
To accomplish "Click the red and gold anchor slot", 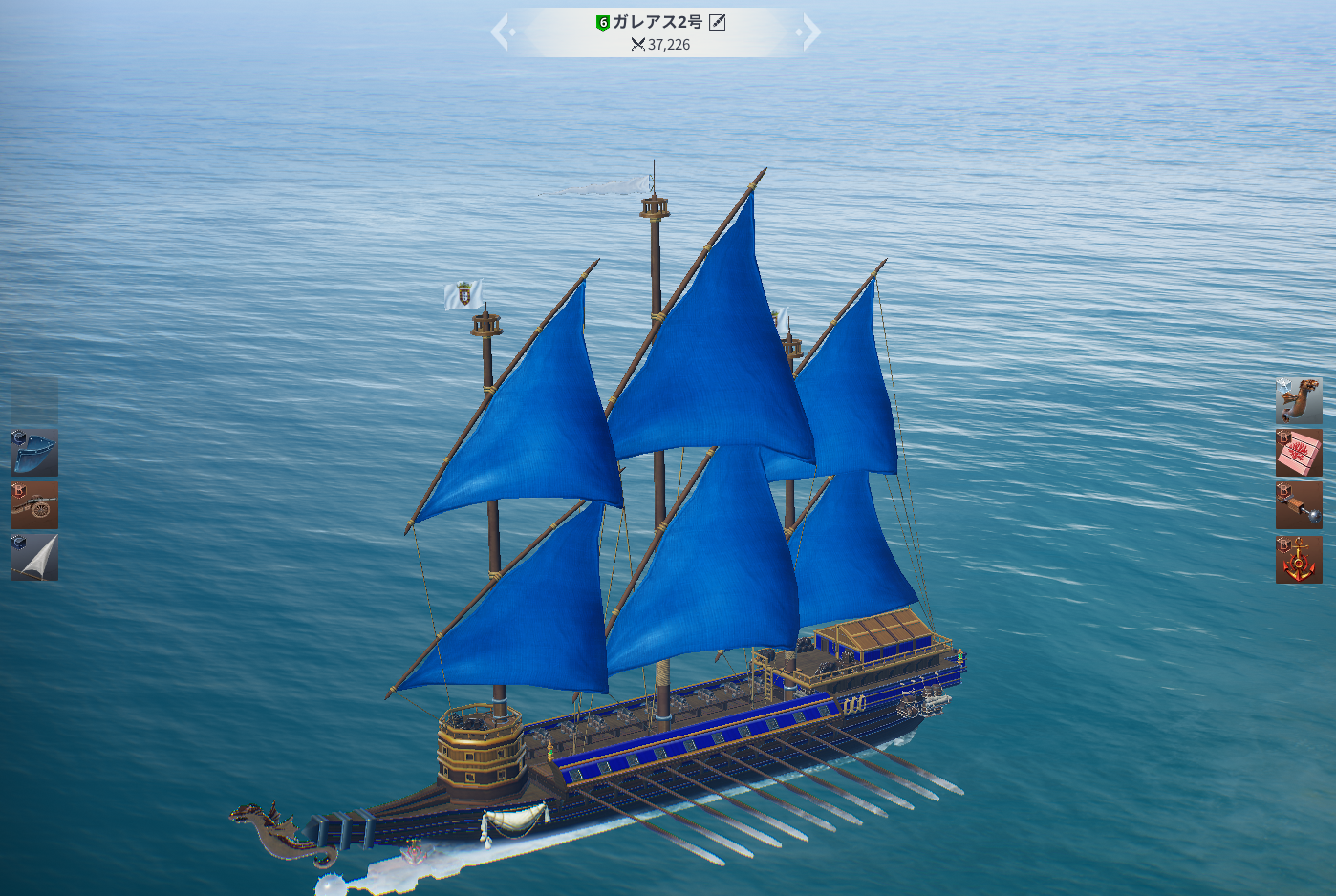I will click(x=1299, y=560).
